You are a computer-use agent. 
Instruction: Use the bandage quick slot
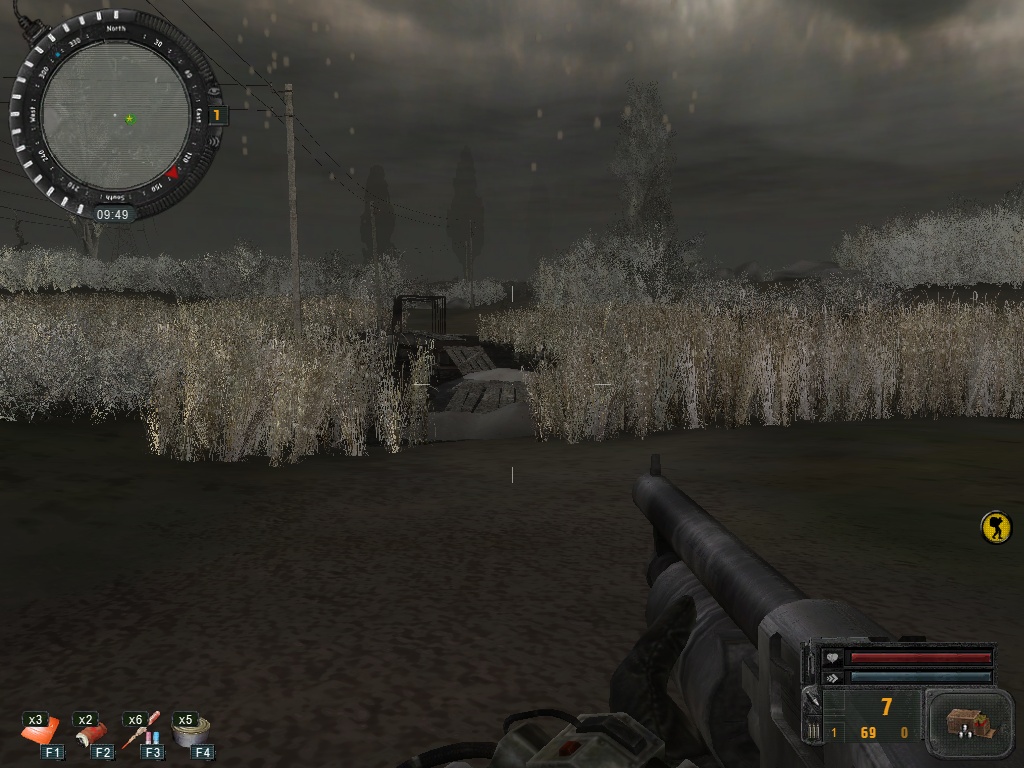tap(93, 734)
